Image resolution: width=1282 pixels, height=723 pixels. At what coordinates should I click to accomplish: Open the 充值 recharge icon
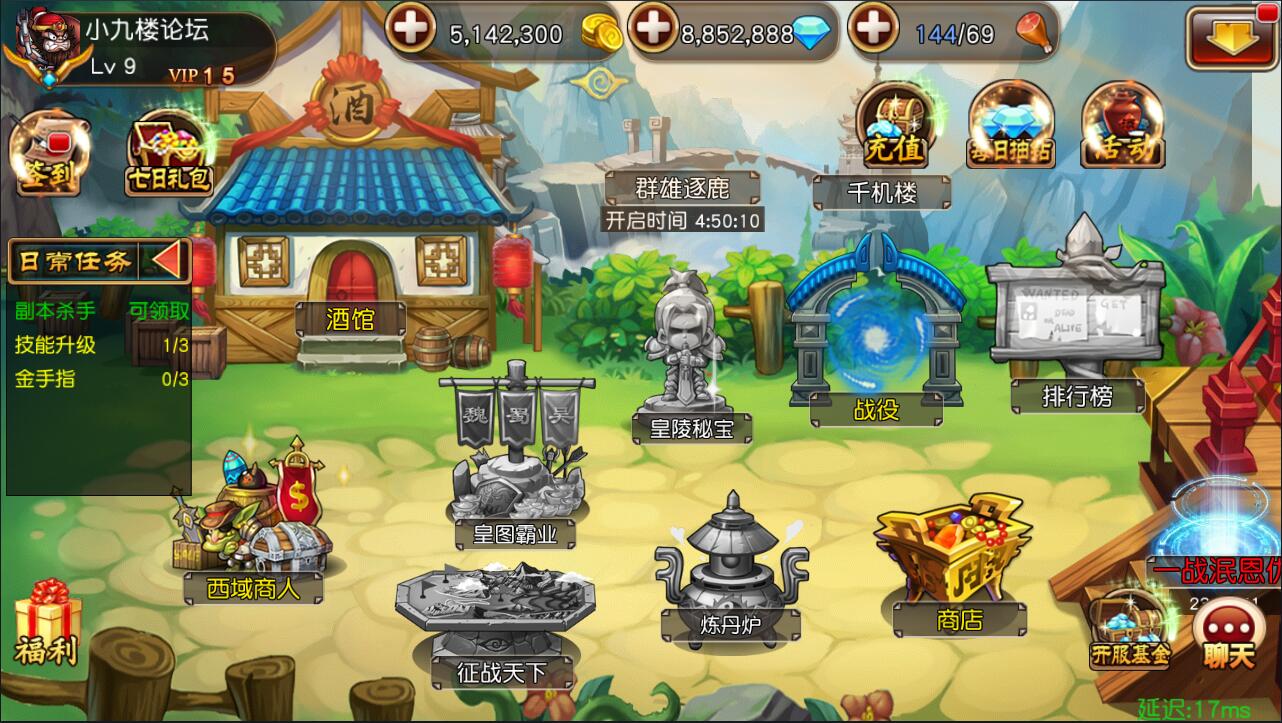pyautogui.click(x=893, y=127)
